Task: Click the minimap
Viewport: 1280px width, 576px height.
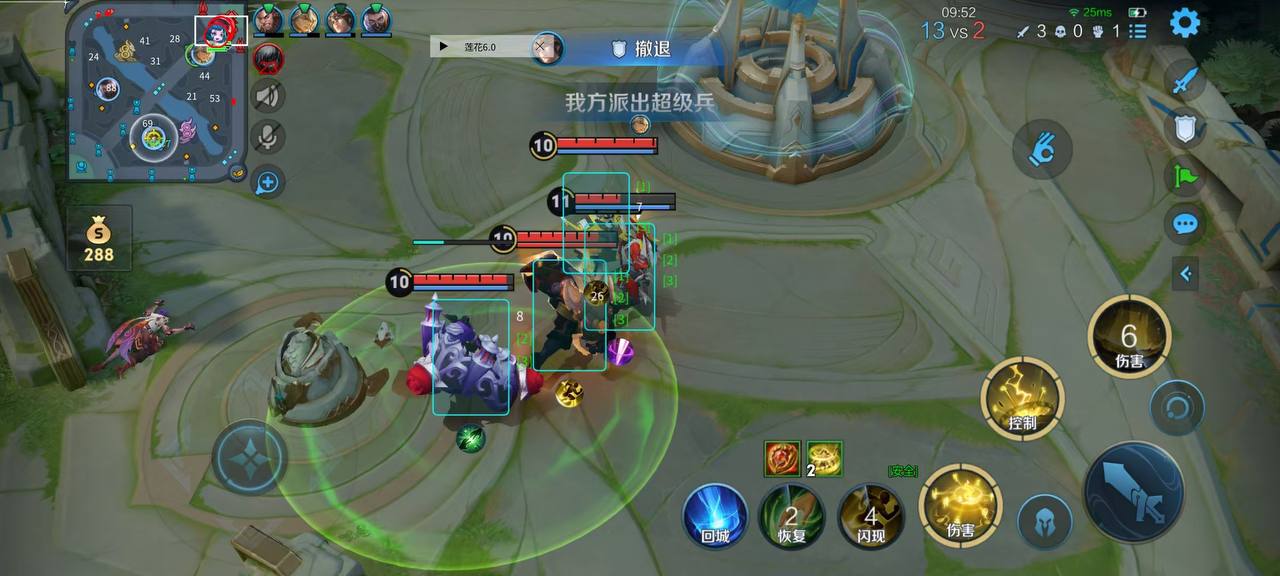Action: (156, 92)
